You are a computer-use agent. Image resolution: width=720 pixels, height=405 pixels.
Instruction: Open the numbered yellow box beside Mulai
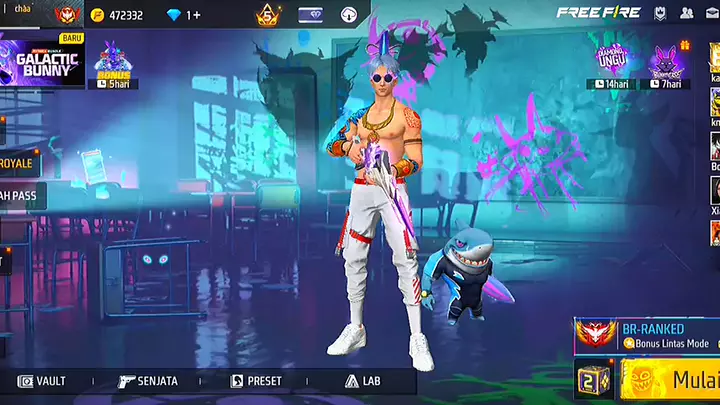(594, 381)
